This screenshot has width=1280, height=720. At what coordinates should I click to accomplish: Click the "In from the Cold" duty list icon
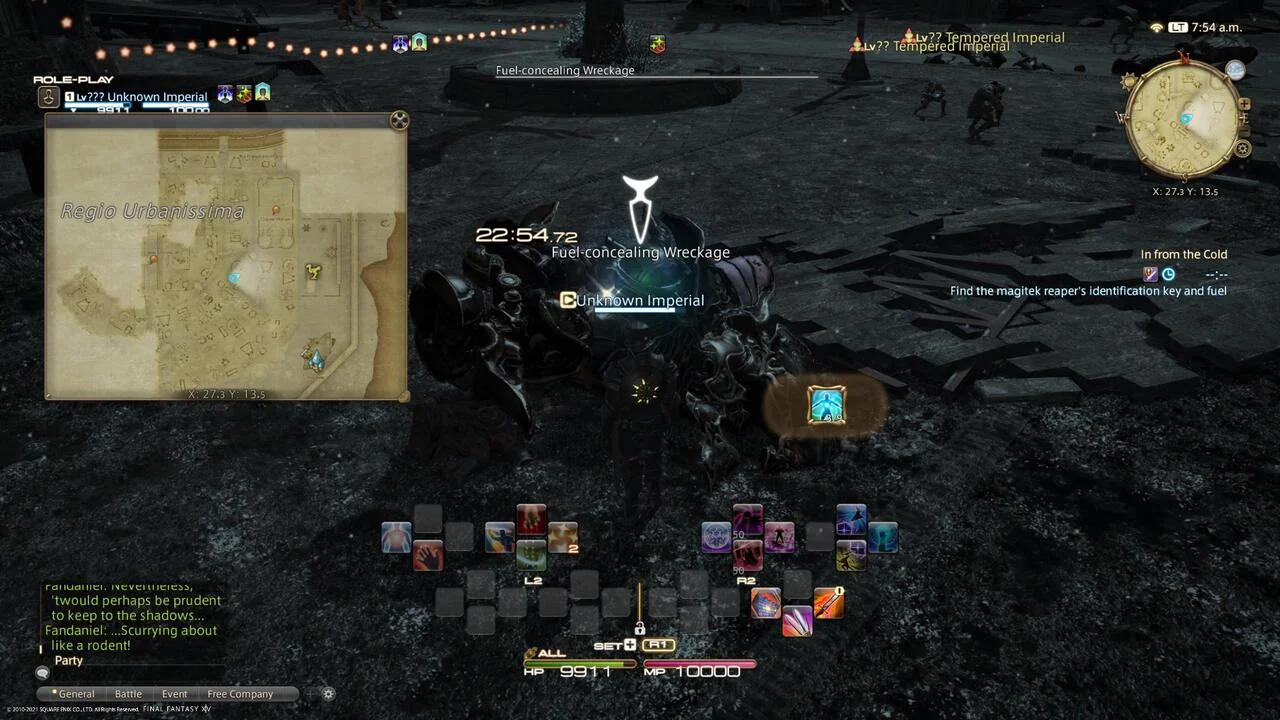(1150, 274)
